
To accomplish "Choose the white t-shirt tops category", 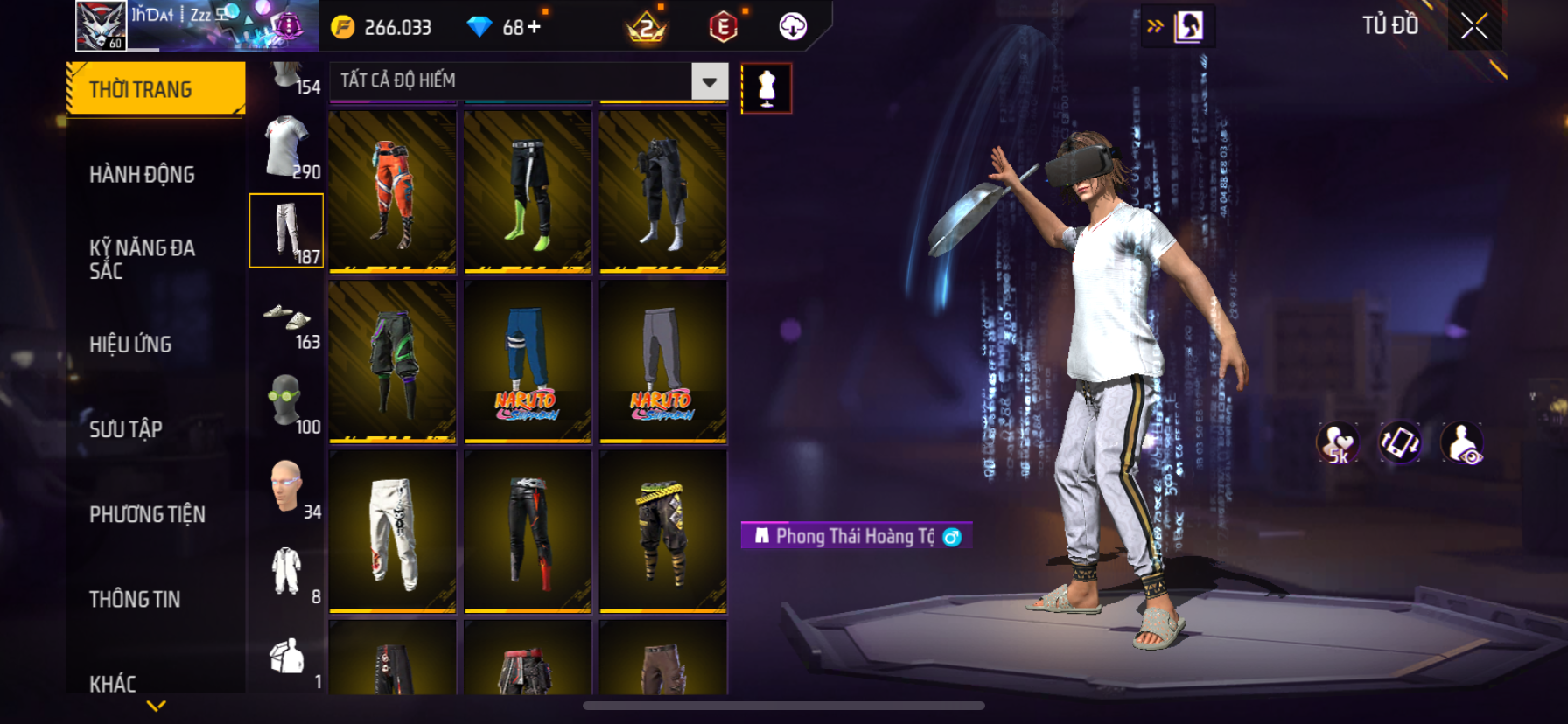I will (x=287, y=147).
